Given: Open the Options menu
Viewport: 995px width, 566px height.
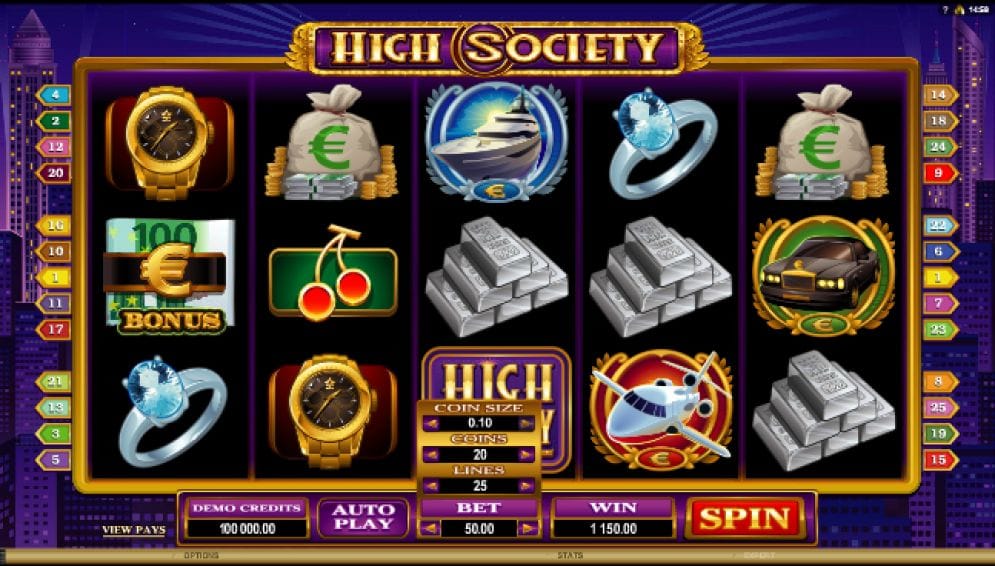Looking at the screenshot, I should (200, 554).
